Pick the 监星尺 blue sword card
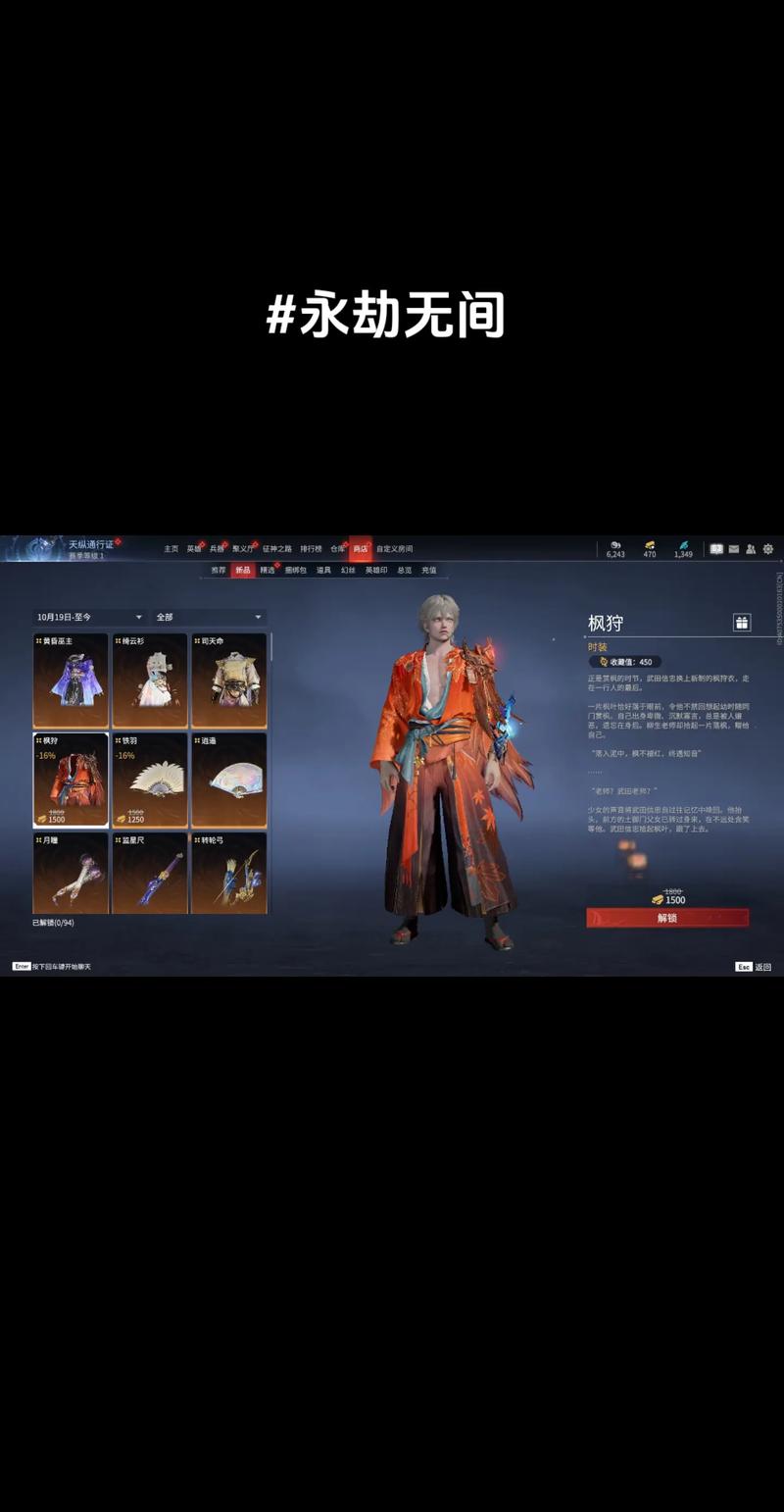Screen dimensions: 784x1512 click(x=150, y=873)
